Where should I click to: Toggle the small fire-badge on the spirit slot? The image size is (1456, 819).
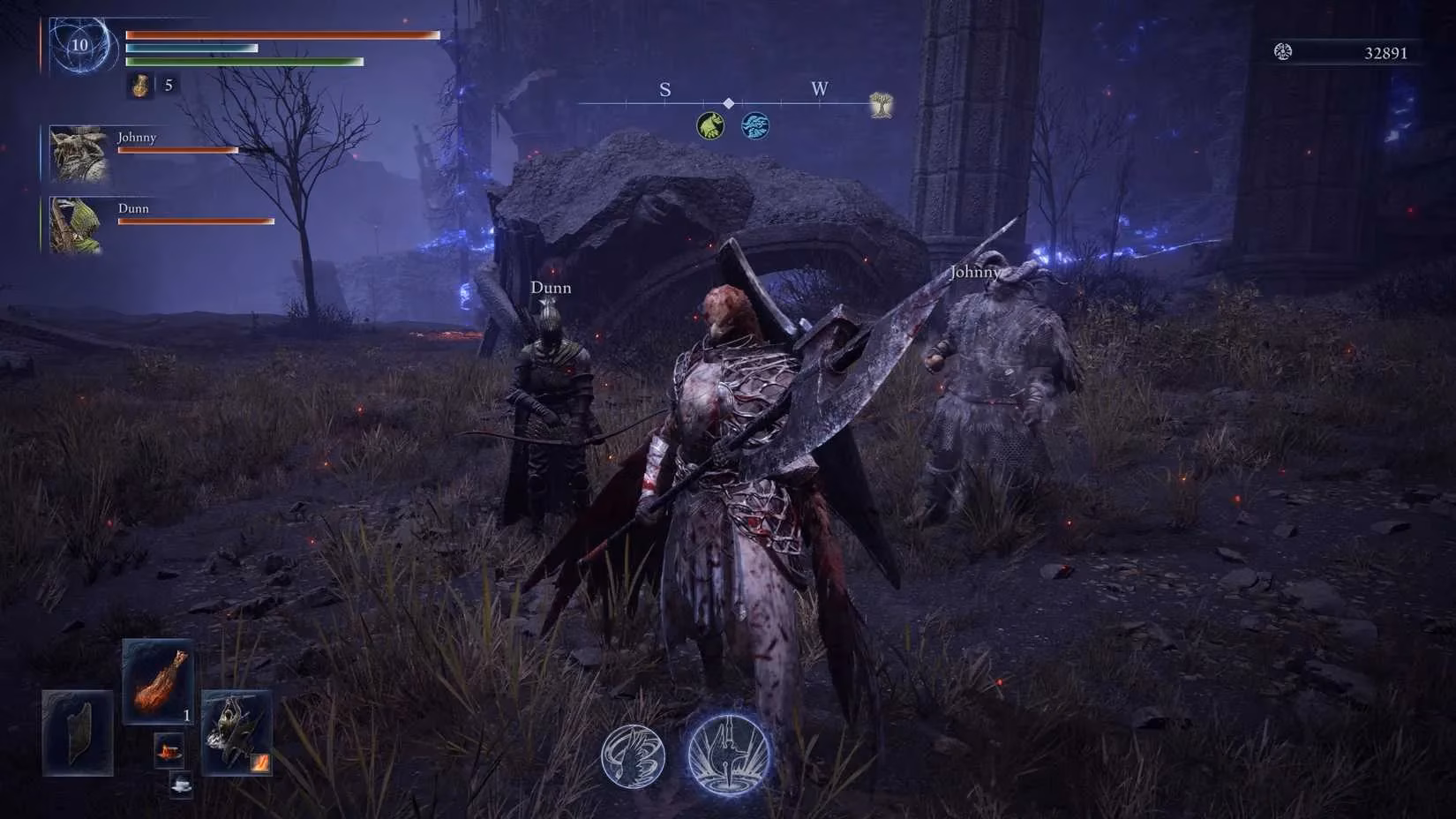point(259,761)
